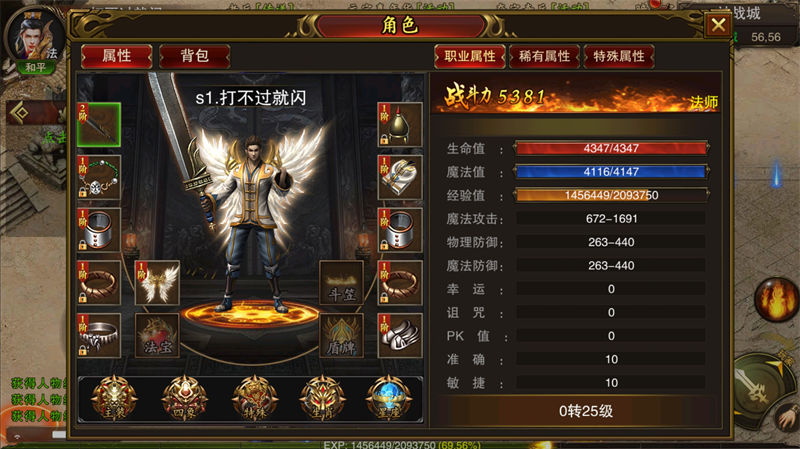Select the green bead necklace slot
The image size is (800, 449).
[x=99, y=177]
